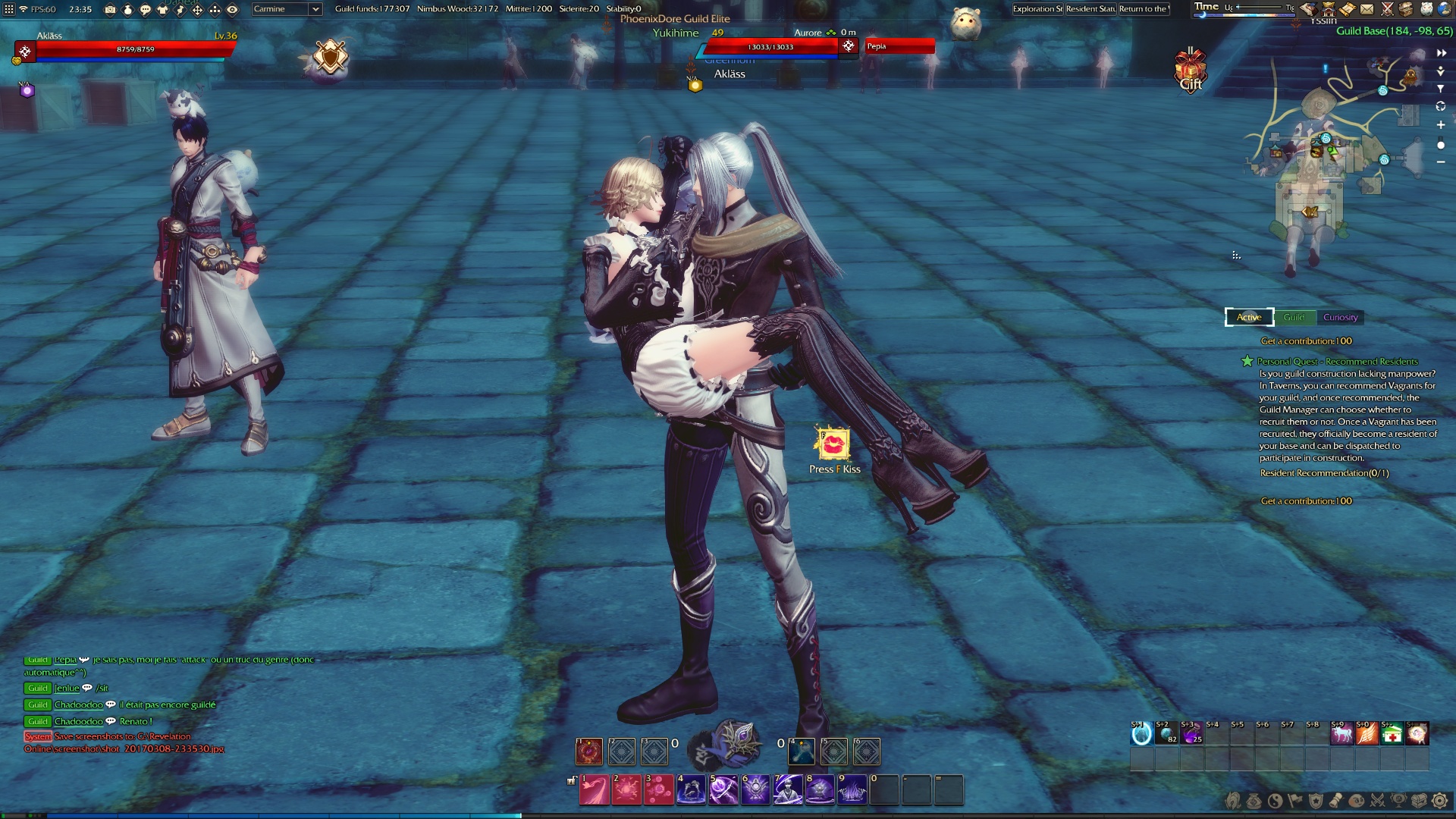
Task: Open the mail envelope icon
Action: point(1367,9)
